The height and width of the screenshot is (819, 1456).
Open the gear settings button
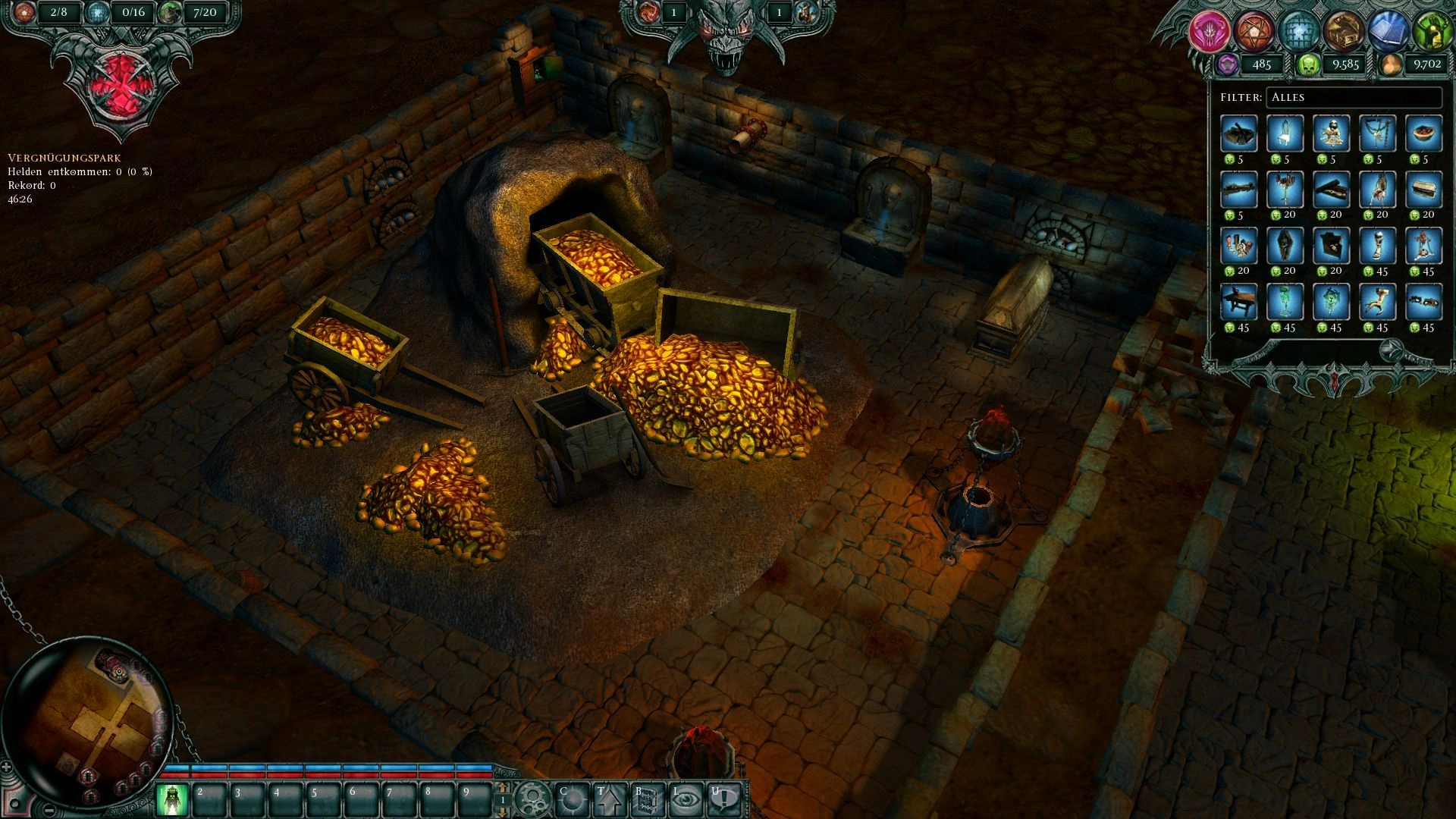coord(533,799)
